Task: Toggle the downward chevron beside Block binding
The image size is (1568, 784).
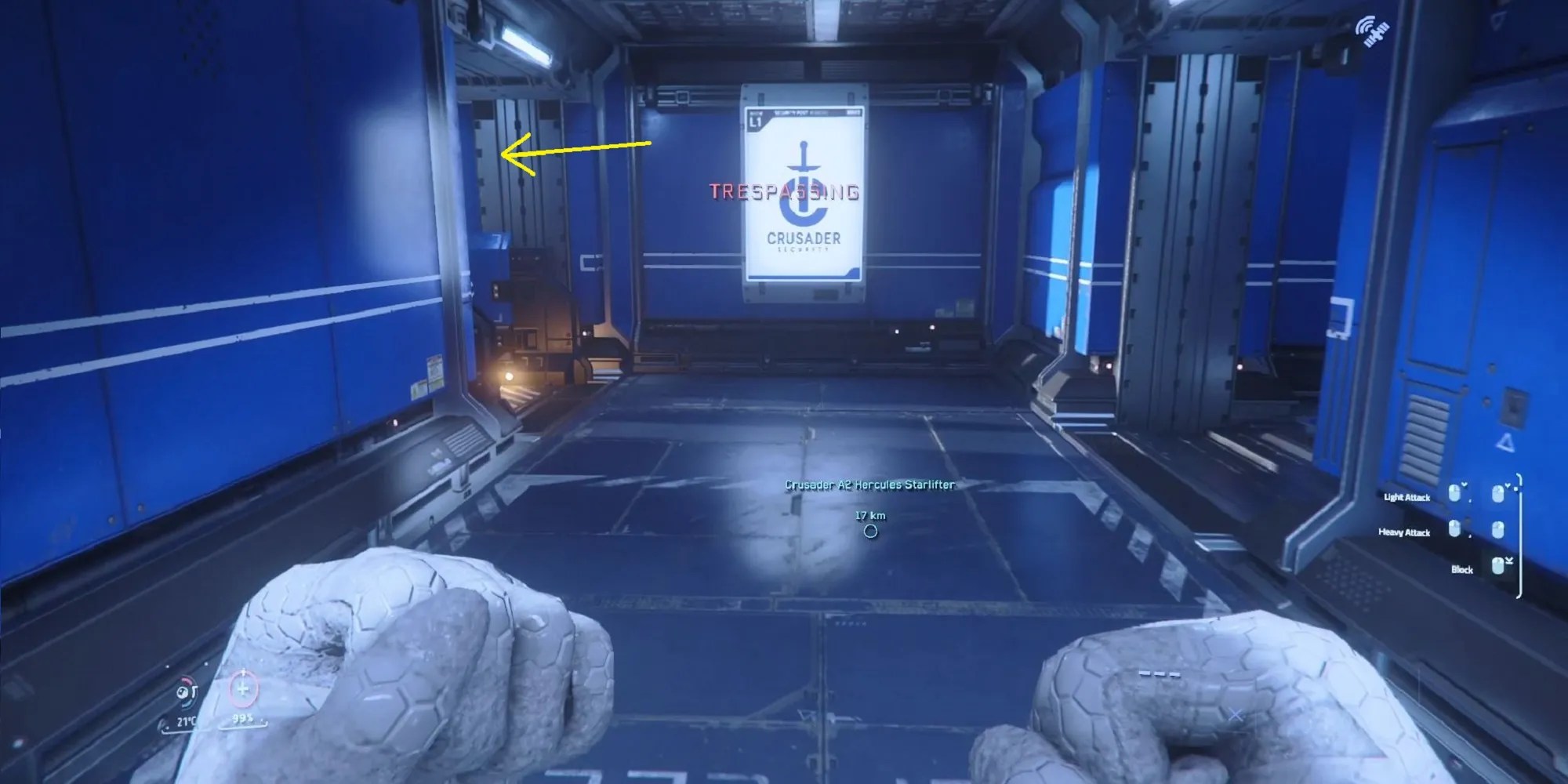Action: point(1509,561)
